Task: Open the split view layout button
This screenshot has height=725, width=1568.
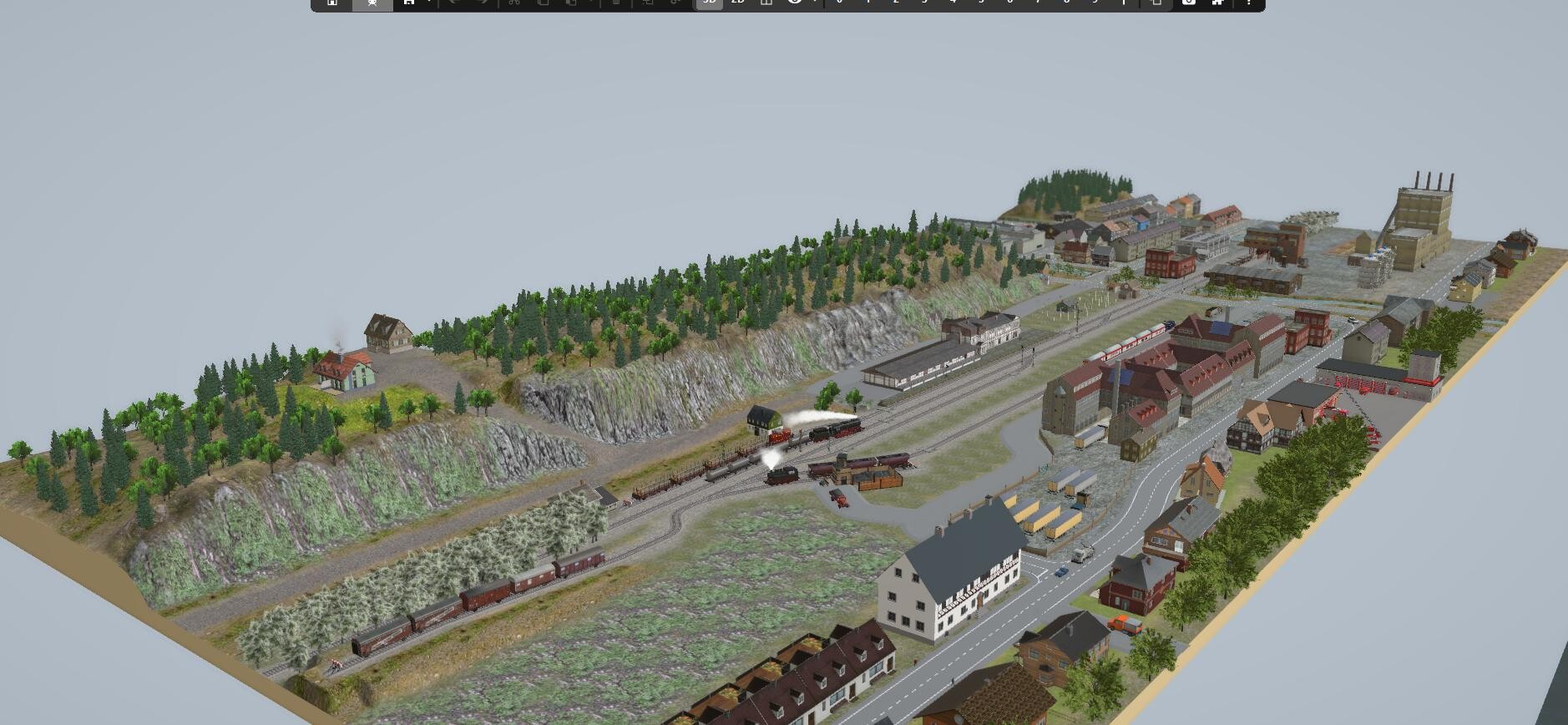Action: 766,3
